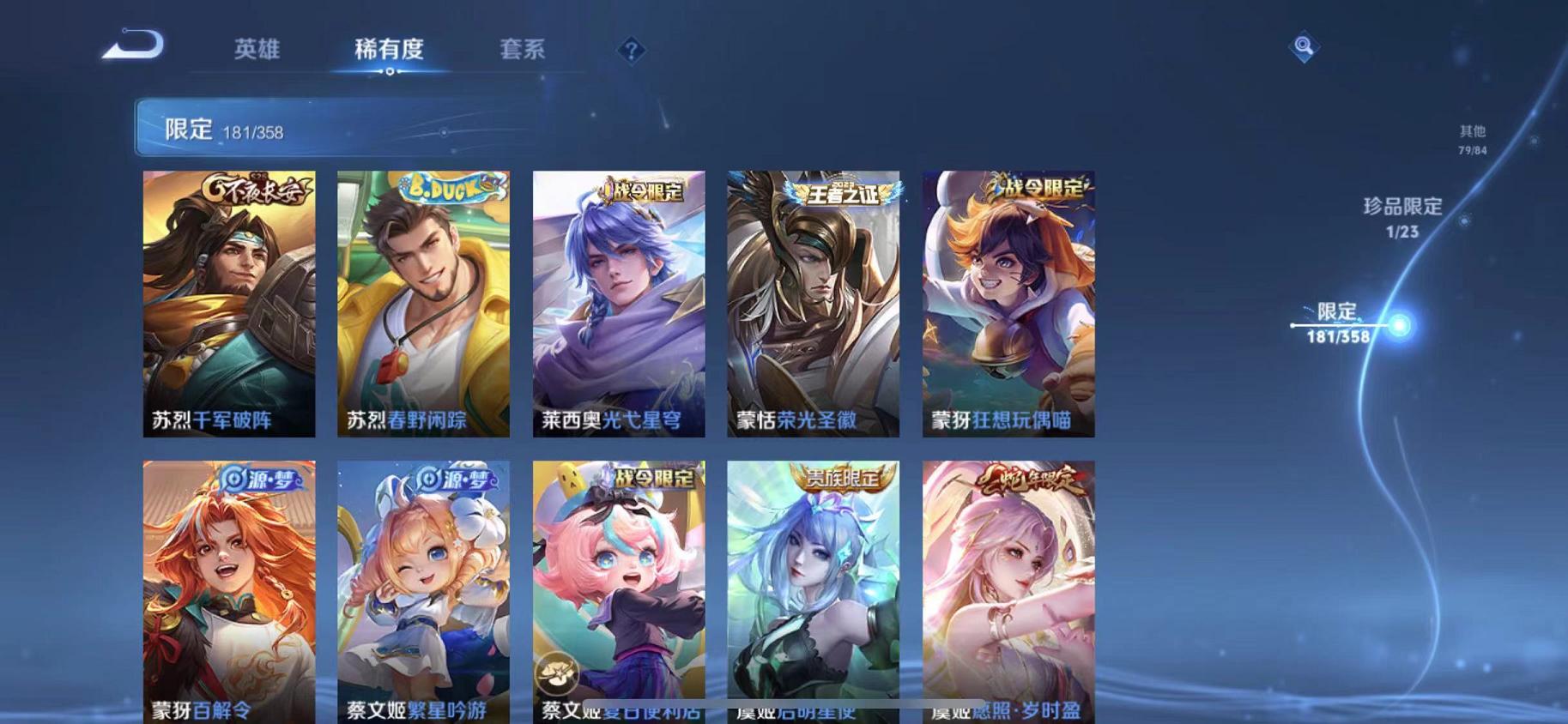Reselect the 稀有度 tab
The width and height of the screenshot is (1568, 724).
click(x=389, y=50)
